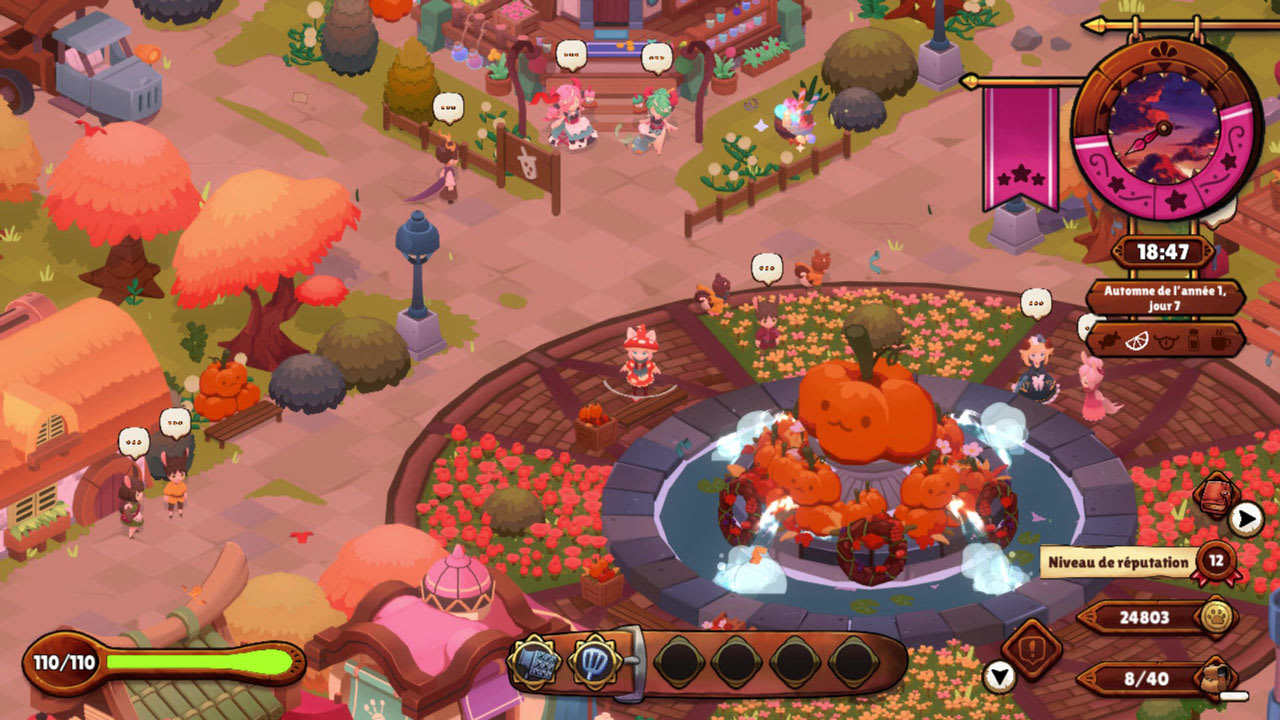The width and height of the screenshot is (1280, 720).
Task: Open the Niveau de réputation badge
Action: tap(1215, 561)
